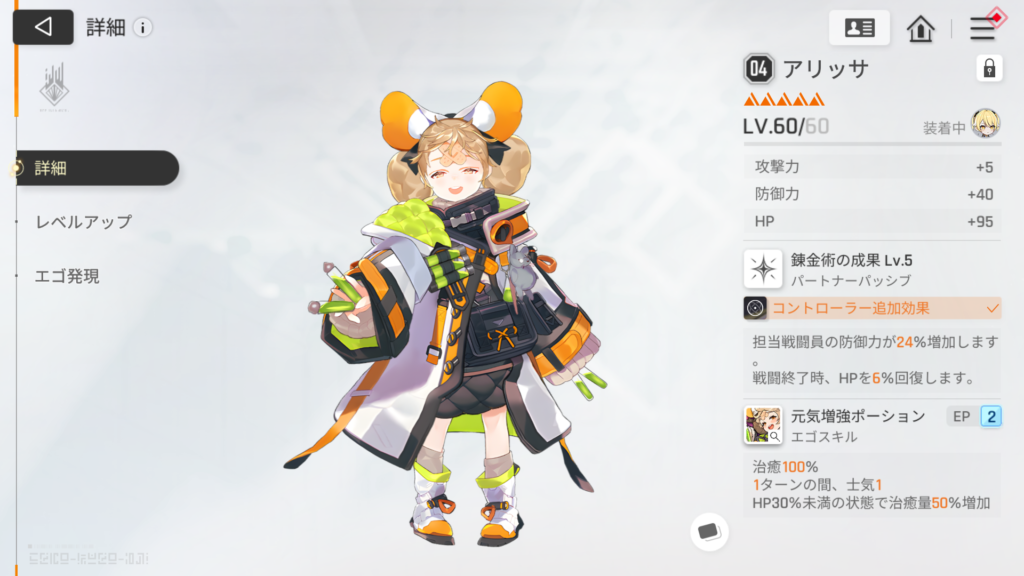Open the hamburger menu

coord(982,28)
